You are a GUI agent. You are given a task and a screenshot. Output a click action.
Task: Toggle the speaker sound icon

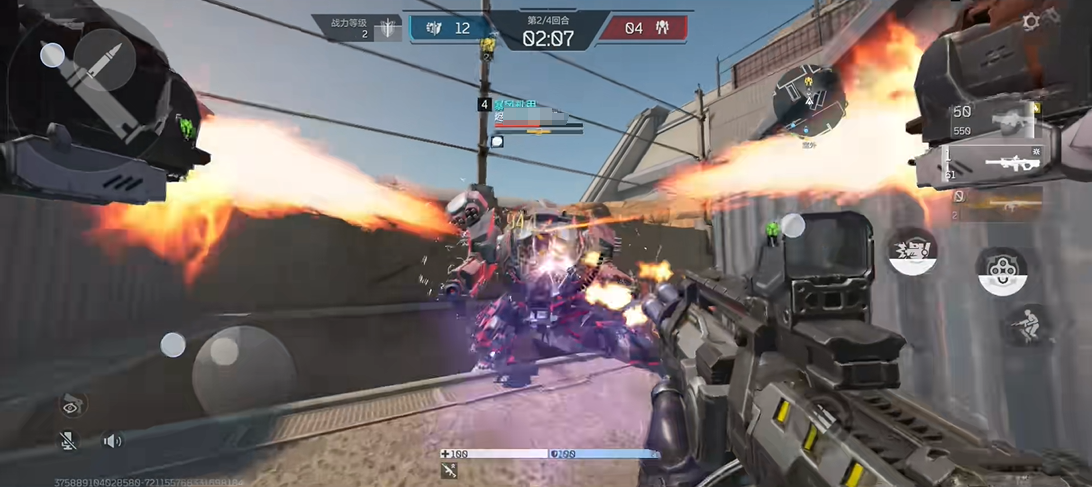[x=113, y=440]
